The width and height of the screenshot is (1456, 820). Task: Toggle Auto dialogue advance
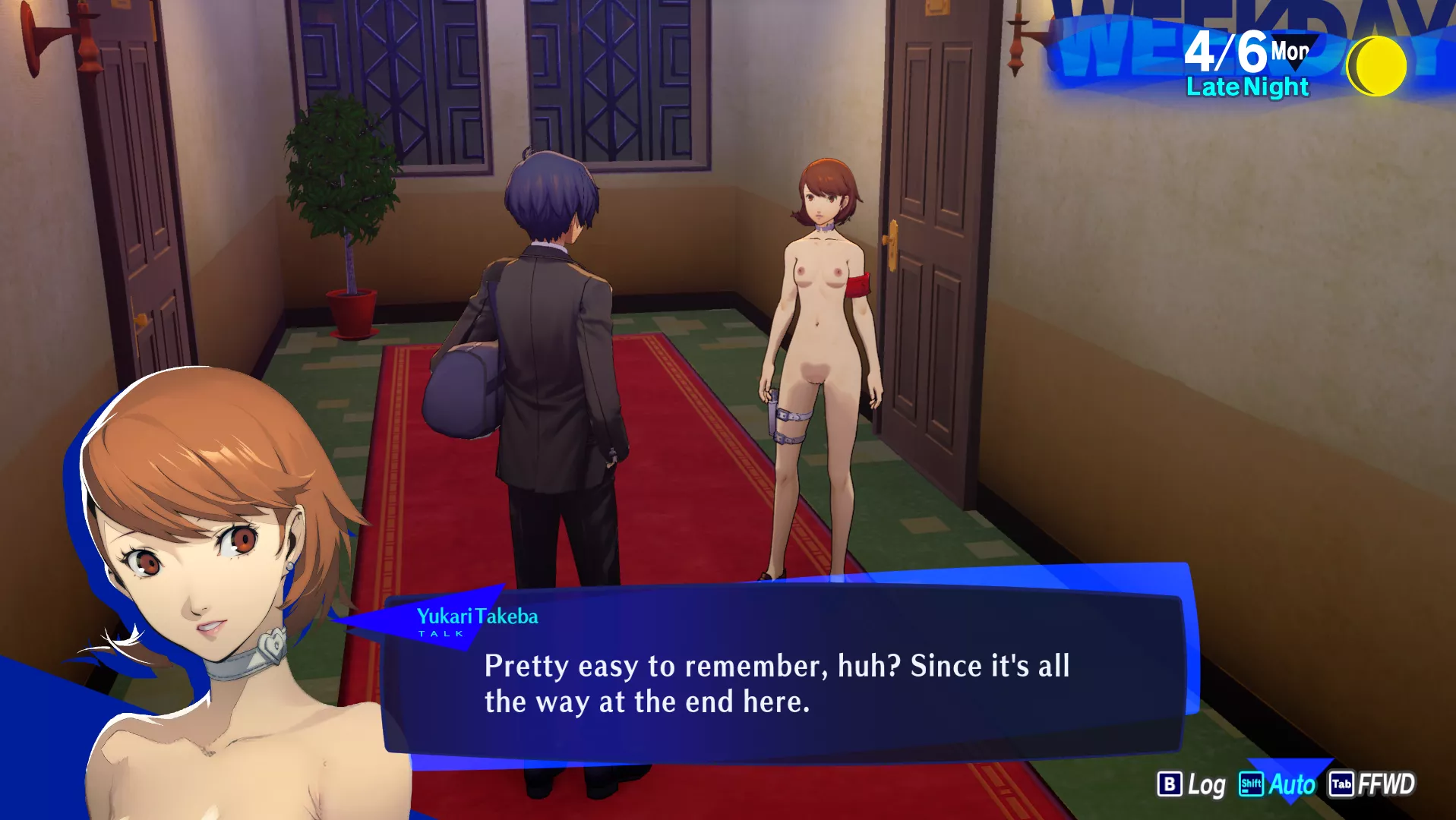[1278, 784]
